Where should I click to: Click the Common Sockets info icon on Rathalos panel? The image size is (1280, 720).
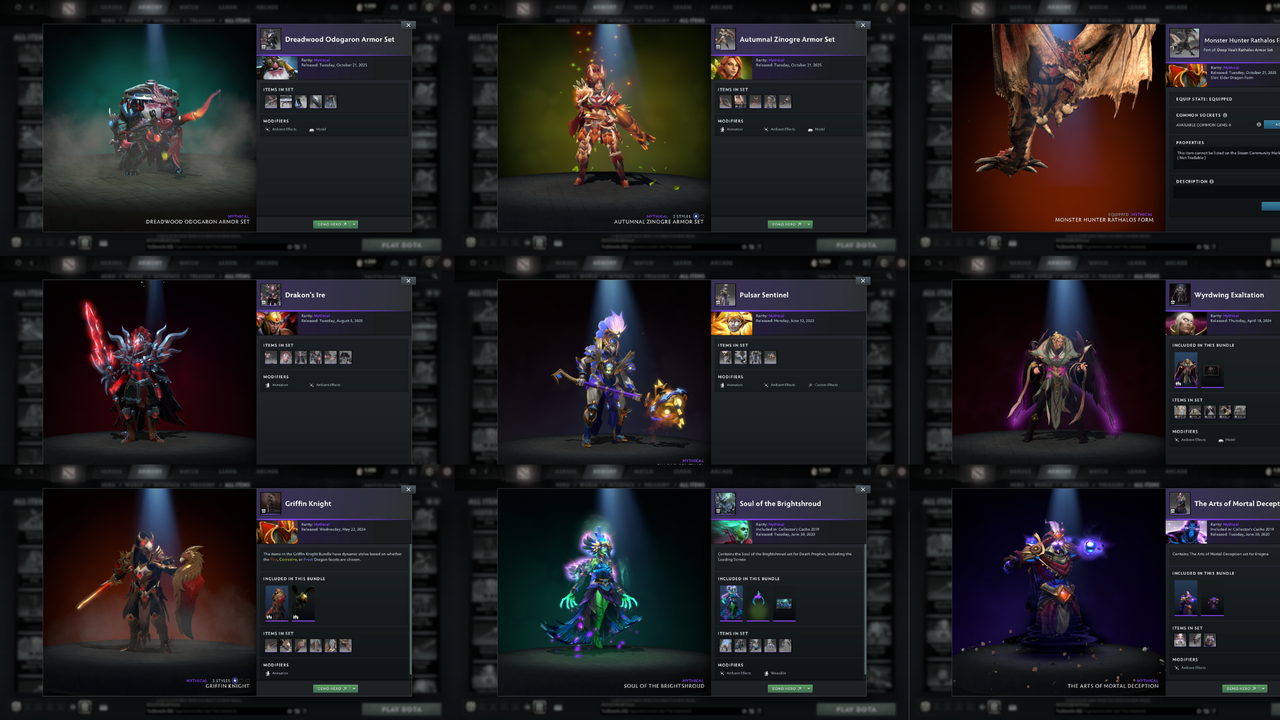(1225, 114)
